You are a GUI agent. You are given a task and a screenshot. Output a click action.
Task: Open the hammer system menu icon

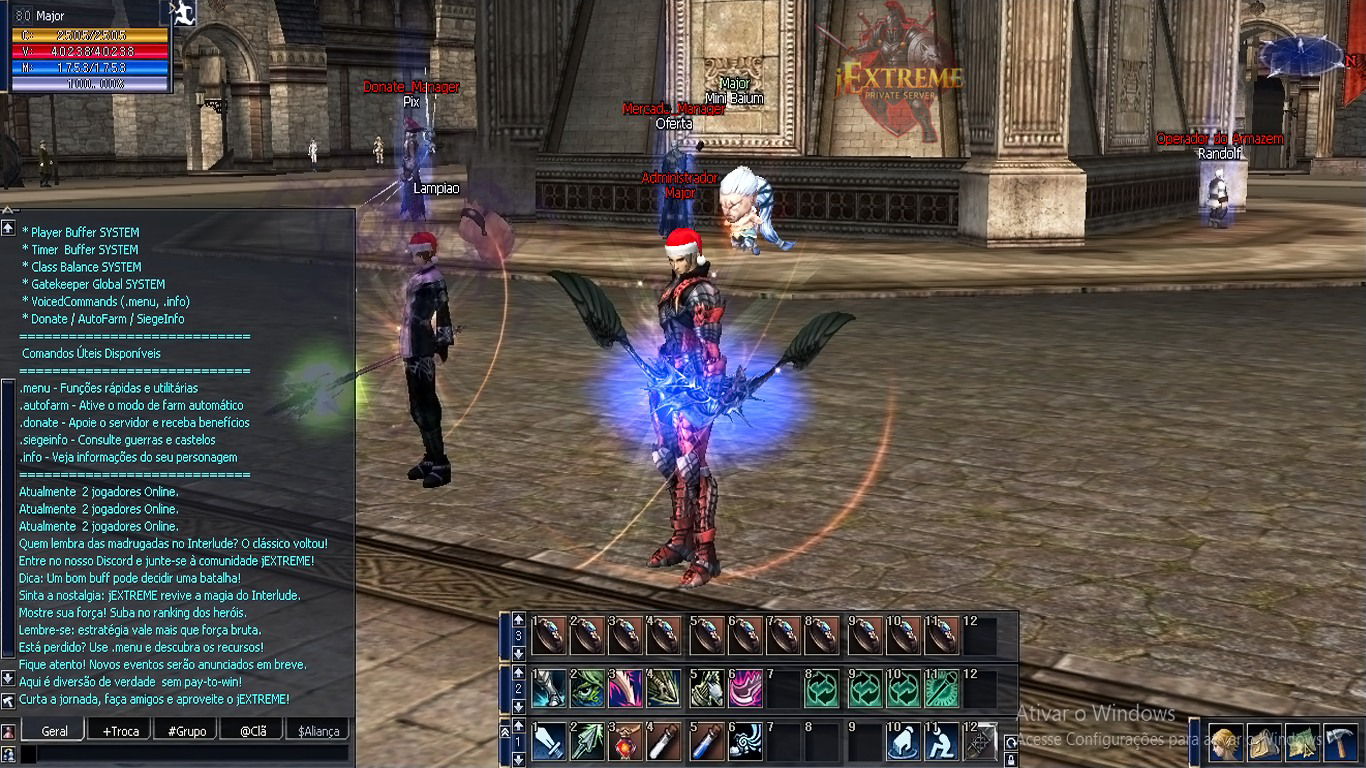[x=1340, y=743]
